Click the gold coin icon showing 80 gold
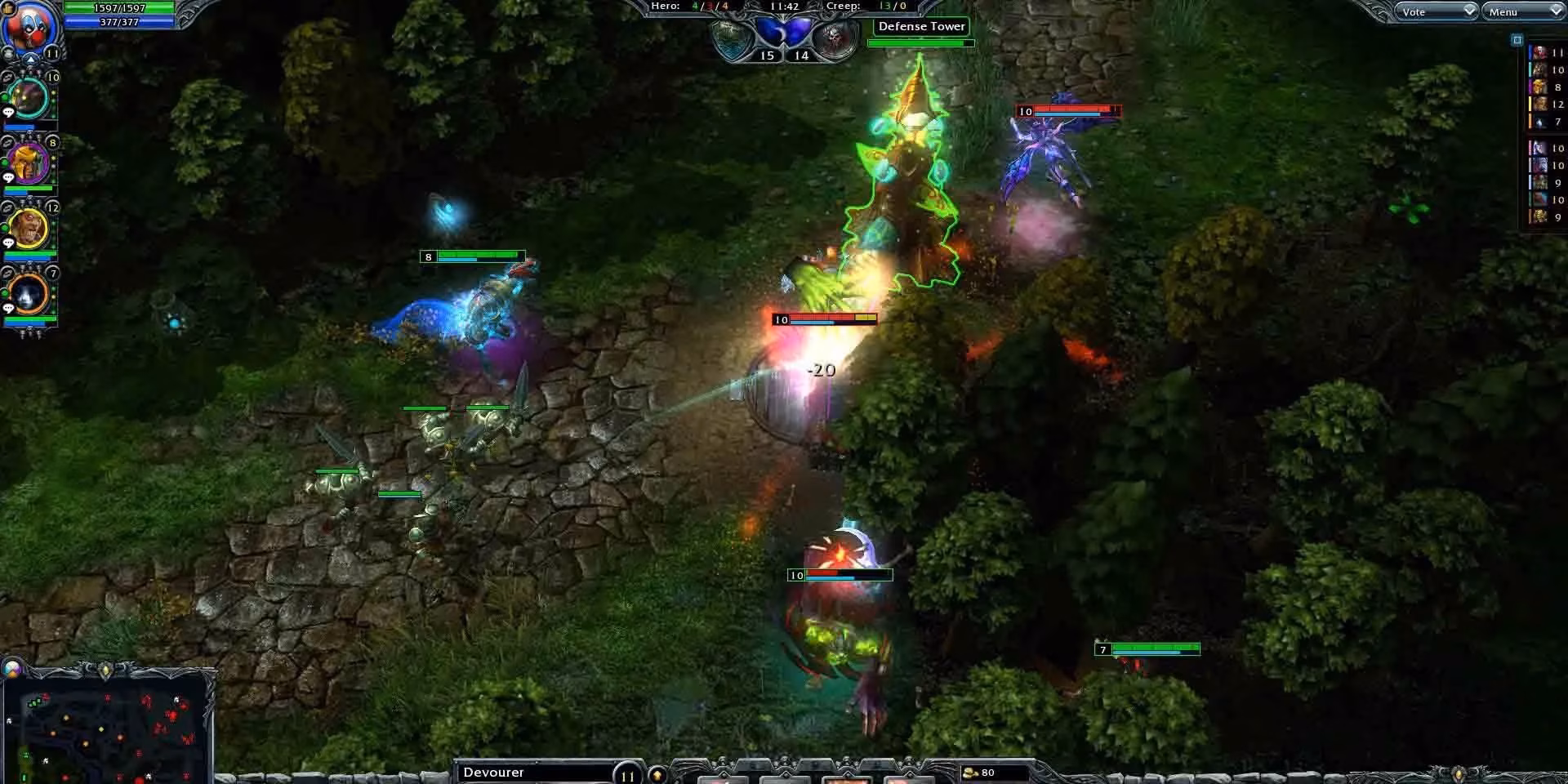 [972, 771]
